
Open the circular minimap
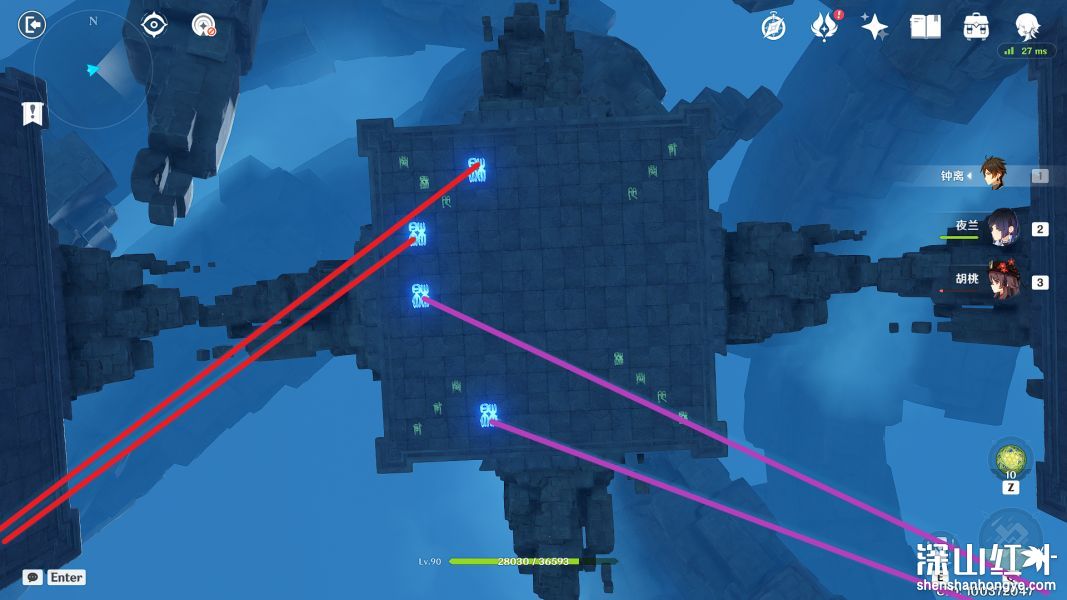92,70
